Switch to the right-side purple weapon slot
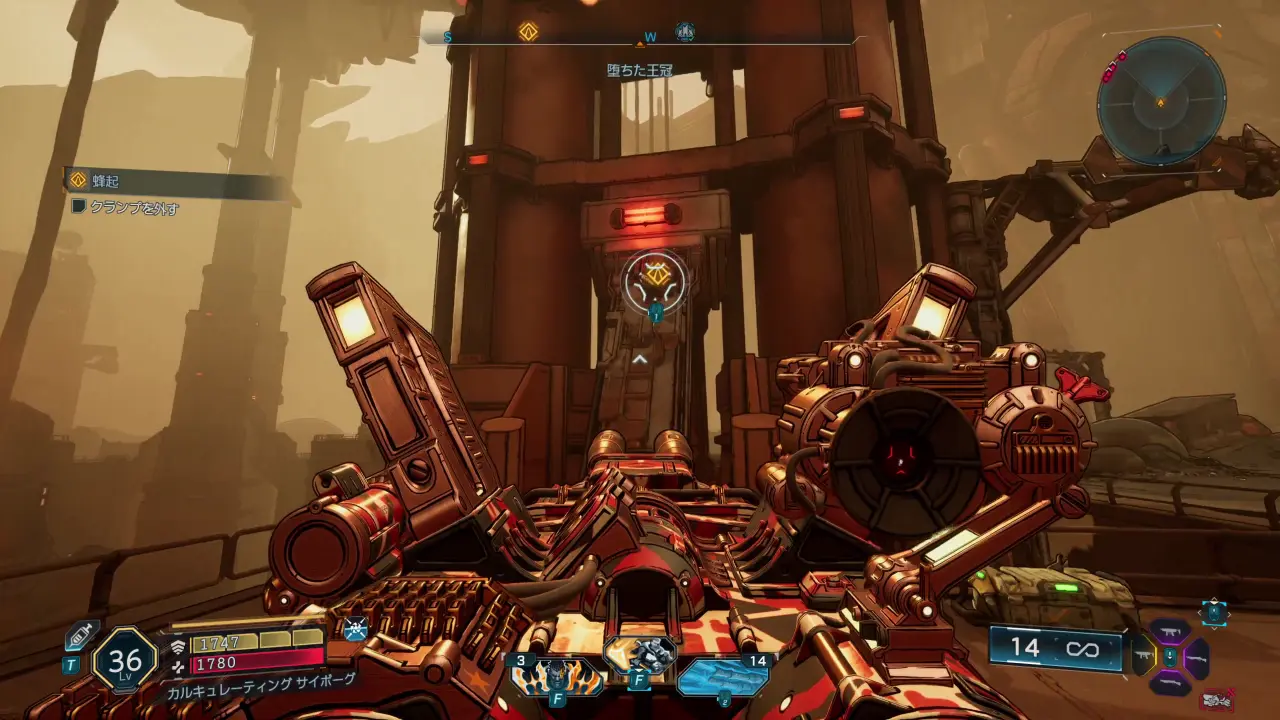The width and height of the screenshot is (1280, 720). pyautogui.click(x=1196, y=657)
